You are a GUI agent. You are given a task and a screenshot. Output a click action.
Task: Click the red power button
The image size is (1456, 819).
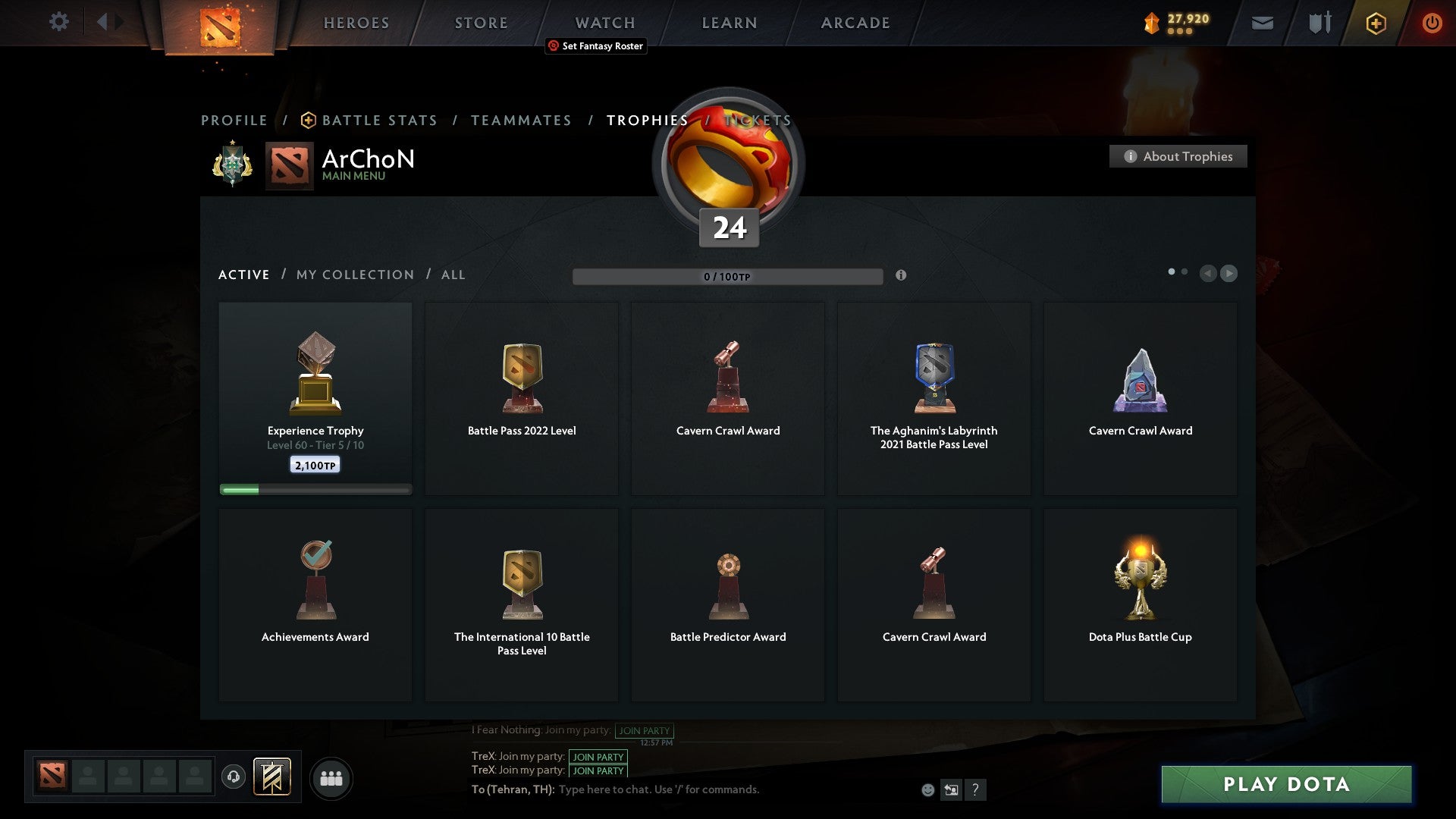(x=1432, y=23)
